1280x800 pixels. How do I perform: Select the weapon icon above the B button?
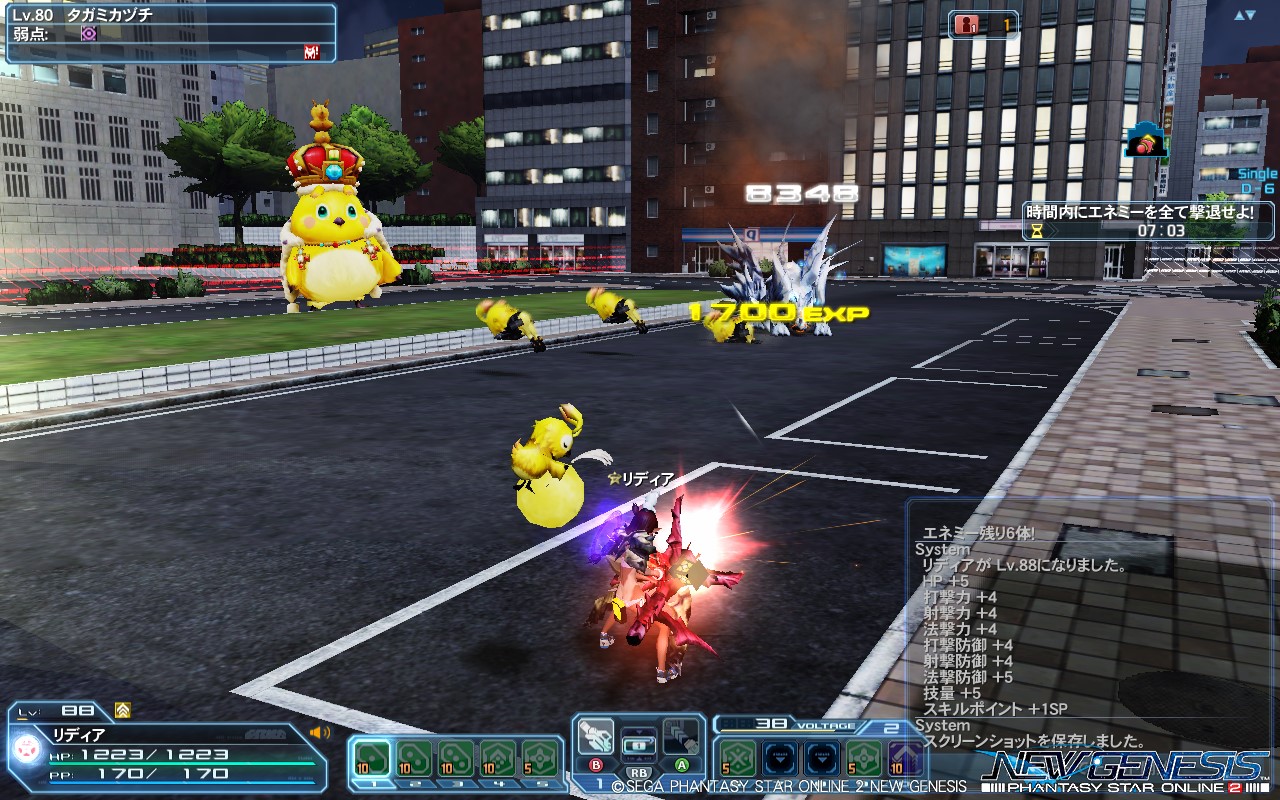(x=596, y=735)
